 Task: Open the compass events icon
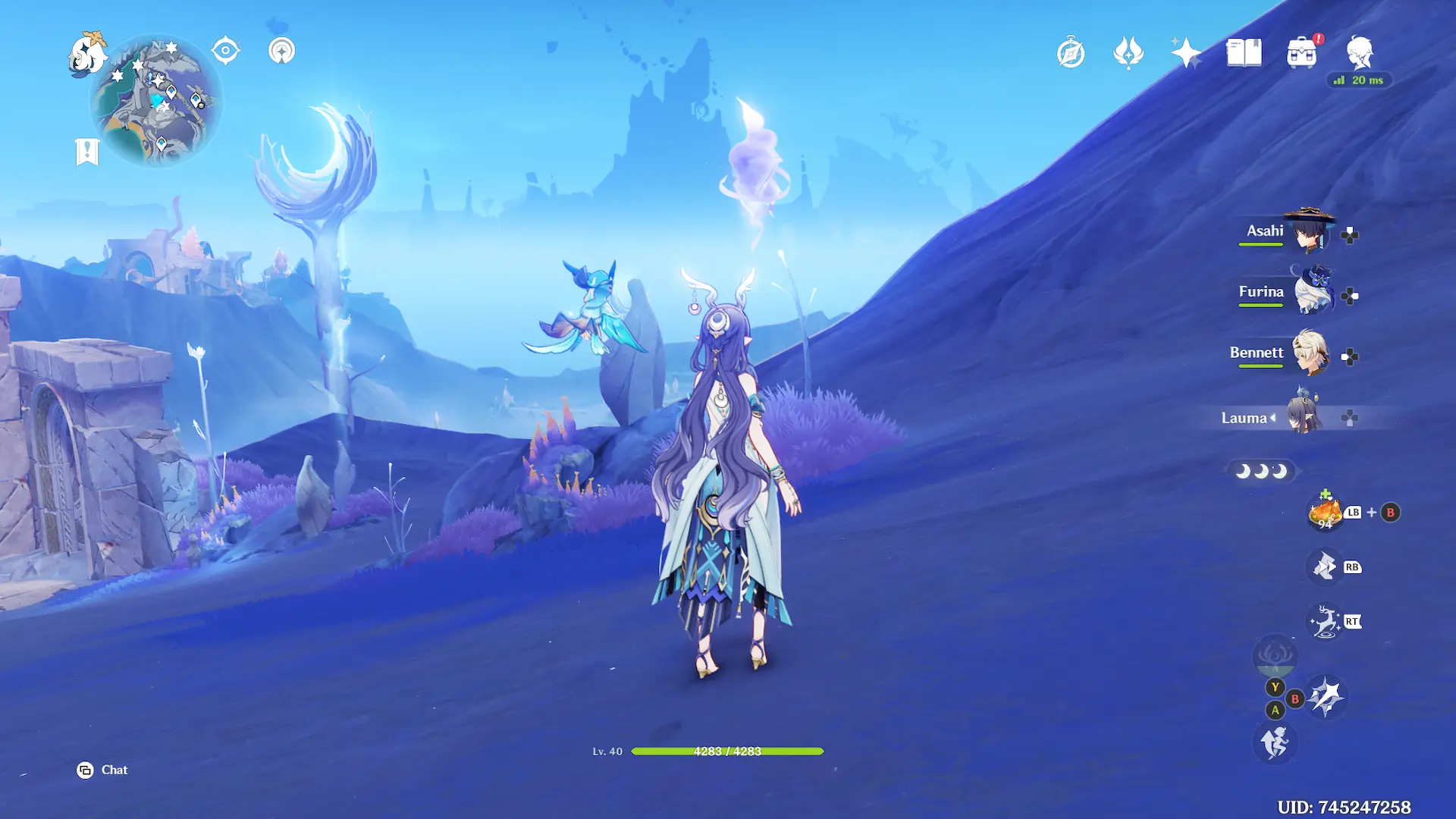(1071, 53)
